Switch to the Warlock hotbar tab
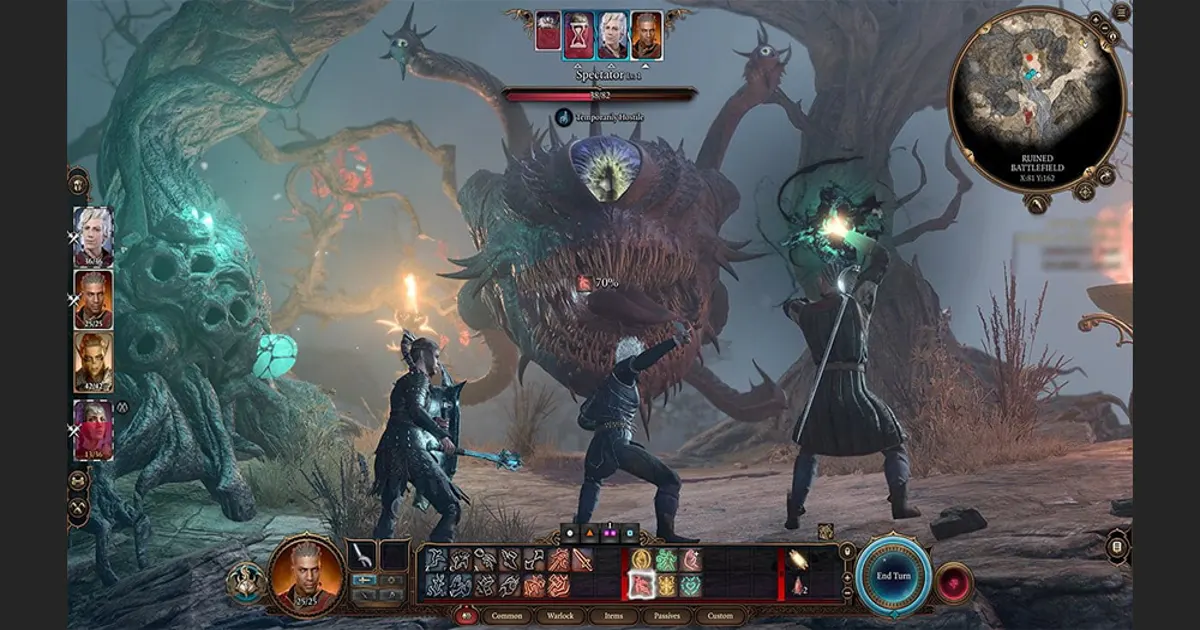 (561, 616)
